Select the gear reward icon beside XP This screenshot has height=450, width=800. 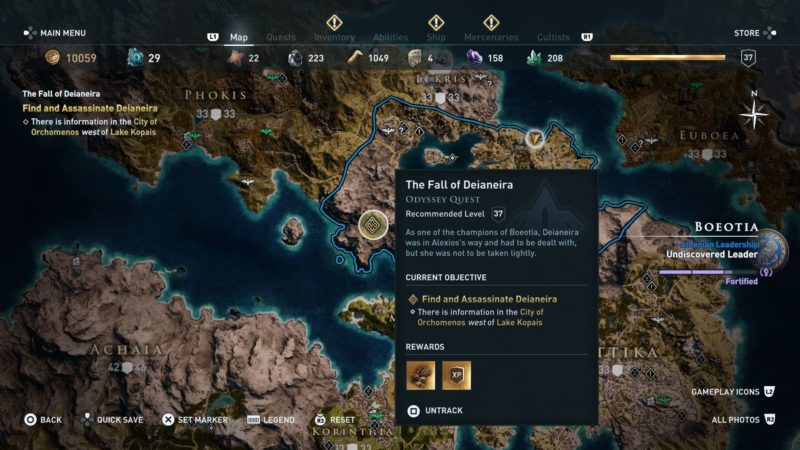(420, 375)
